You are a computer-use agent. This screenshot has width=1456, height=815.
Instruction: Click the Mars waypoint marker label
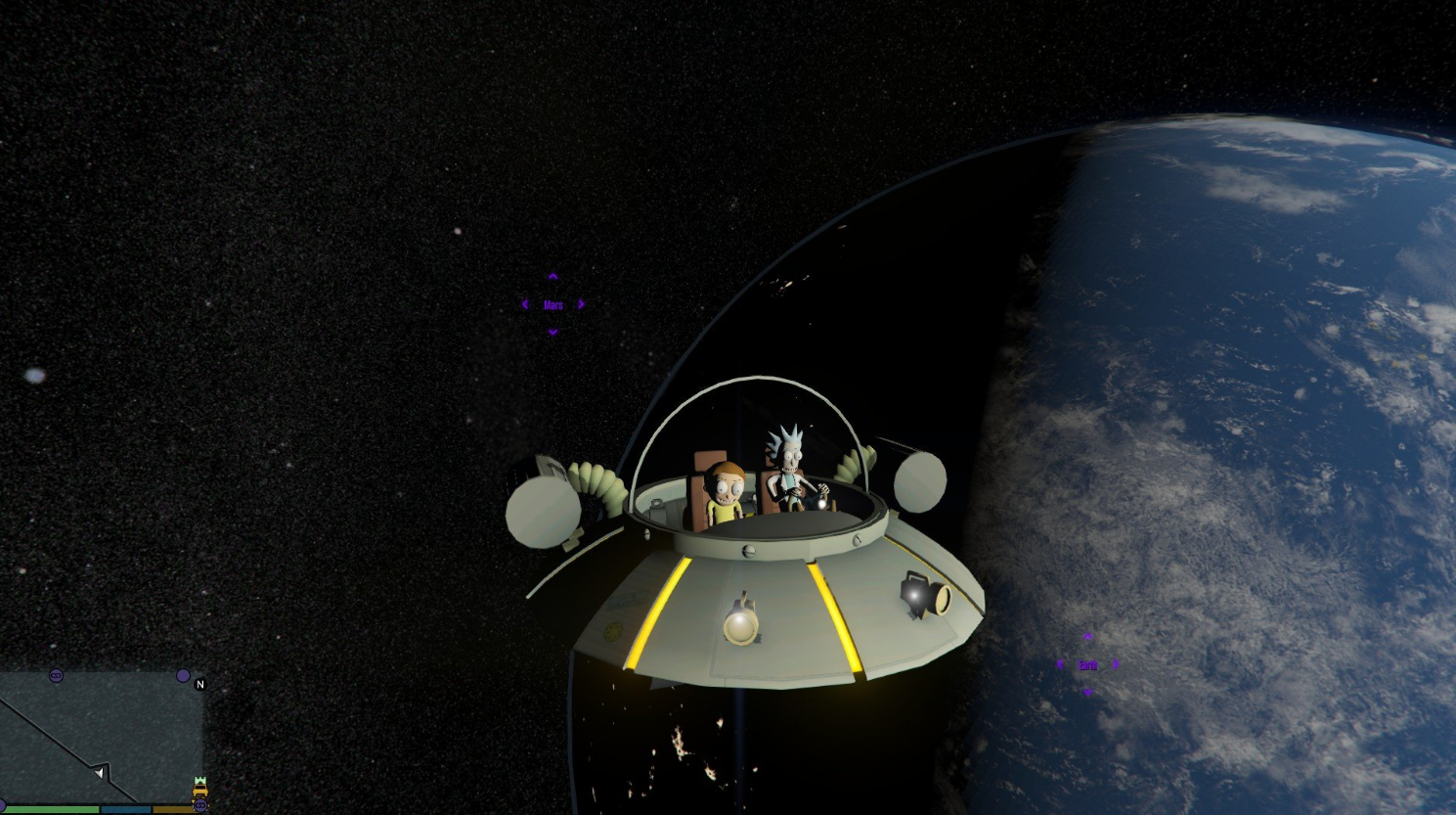(x=553, y=304)
